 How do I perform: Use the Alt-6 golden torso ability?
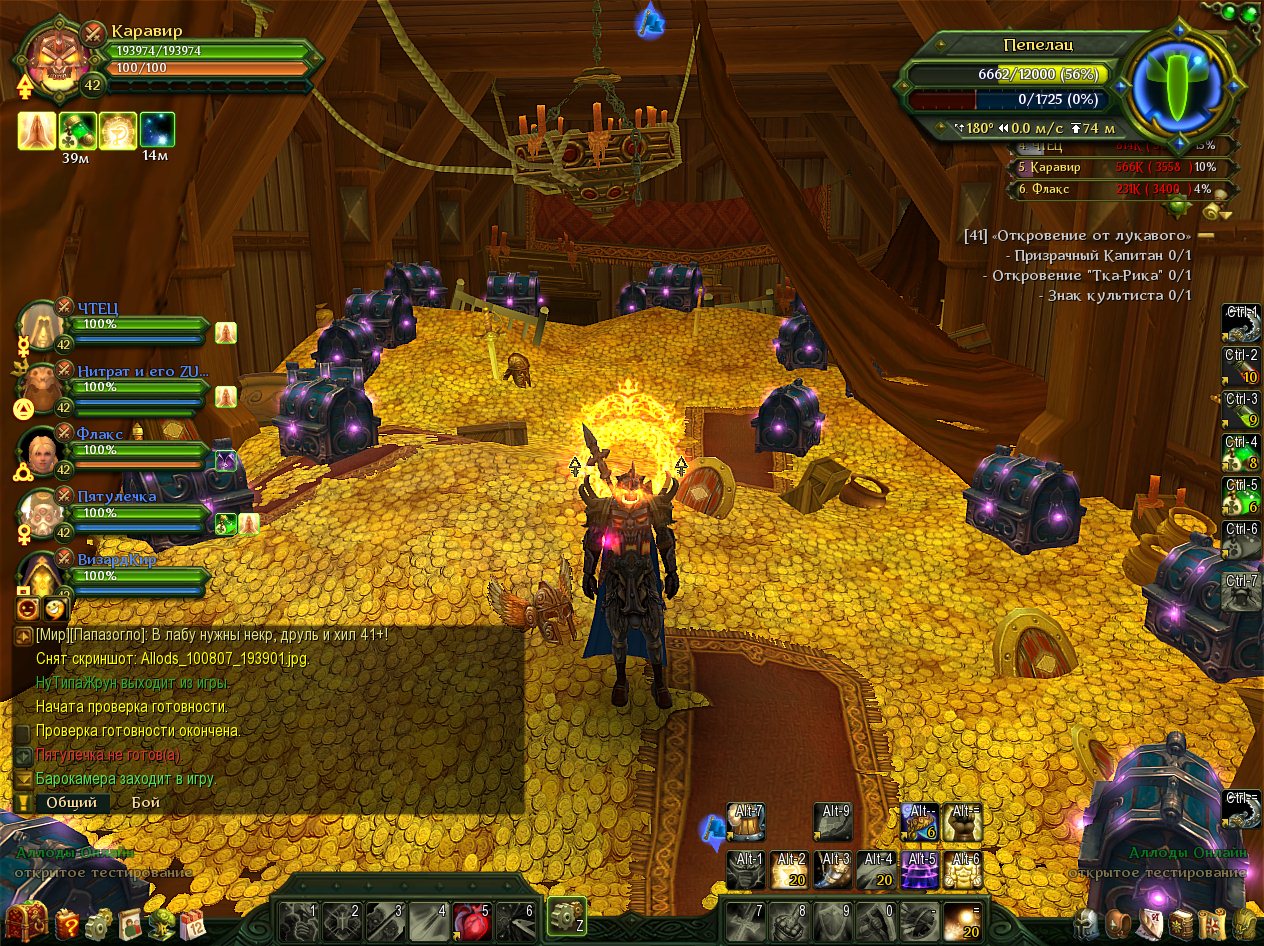click(963, 870)
